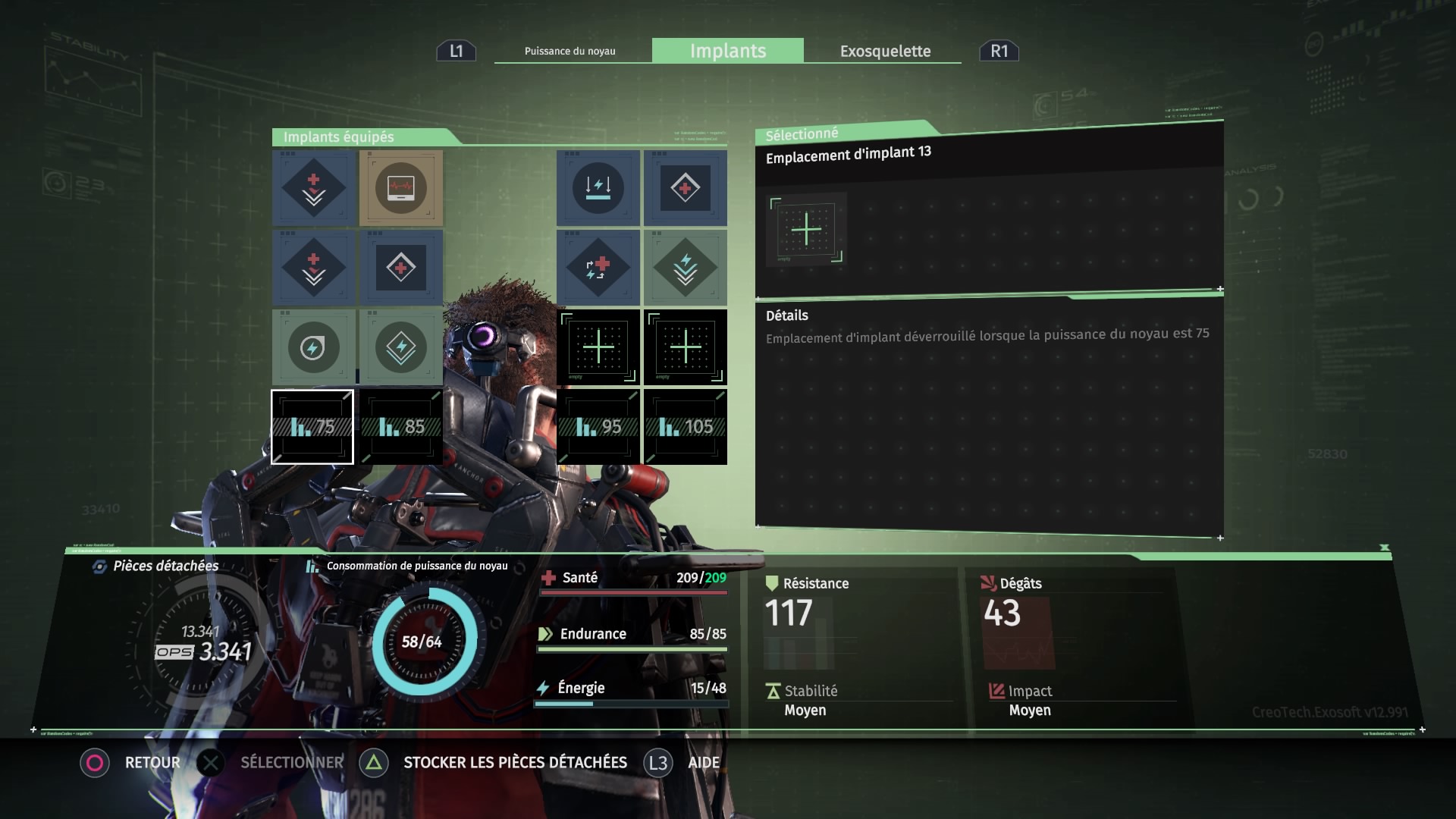The width and height of the screenshot is (1456, 819).
Task: Switch to the Puissance du noyau tab
Action: coord(570,51)
